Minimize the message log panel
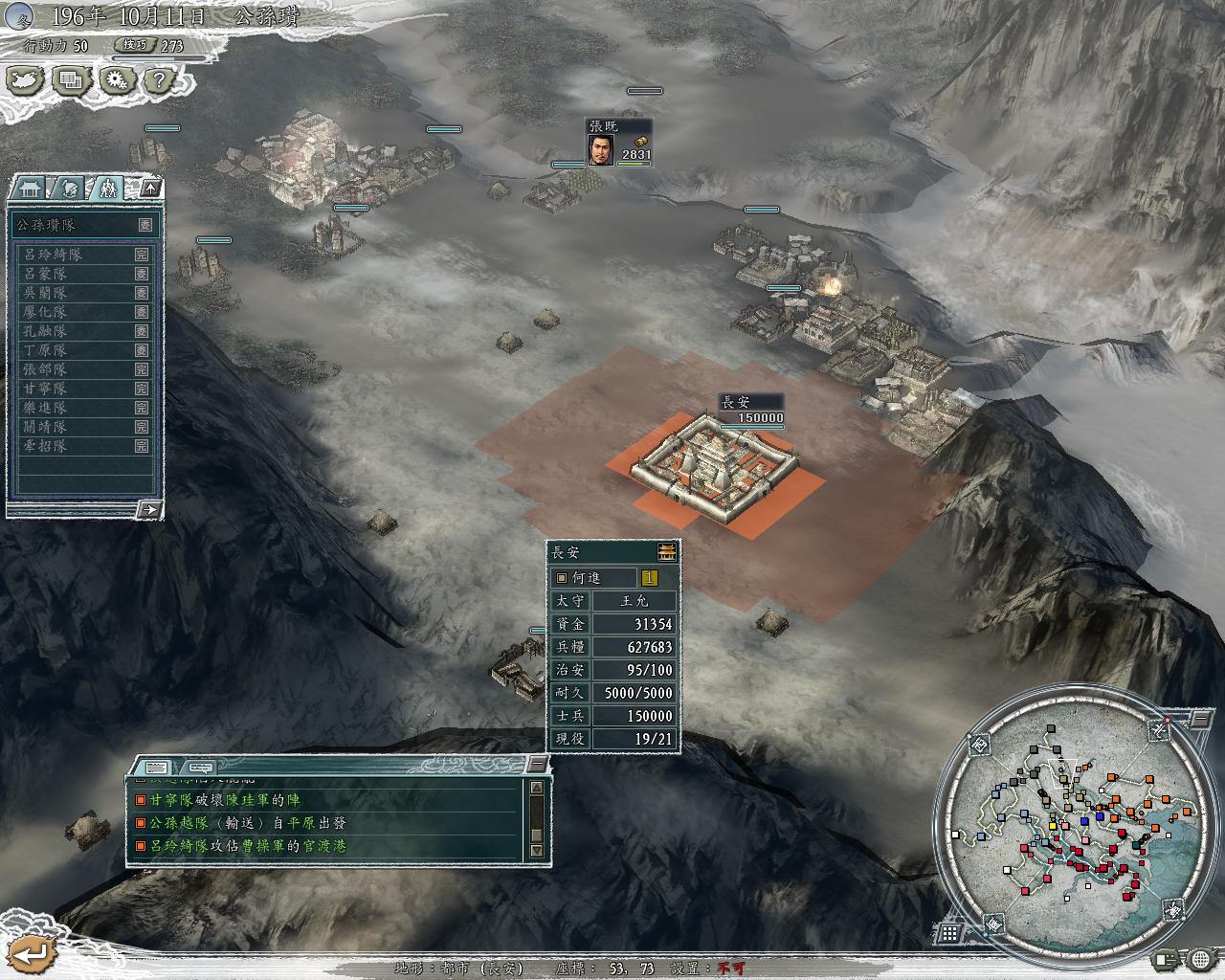Screen dimensions: 1225x980 click(x=539, y=764)
